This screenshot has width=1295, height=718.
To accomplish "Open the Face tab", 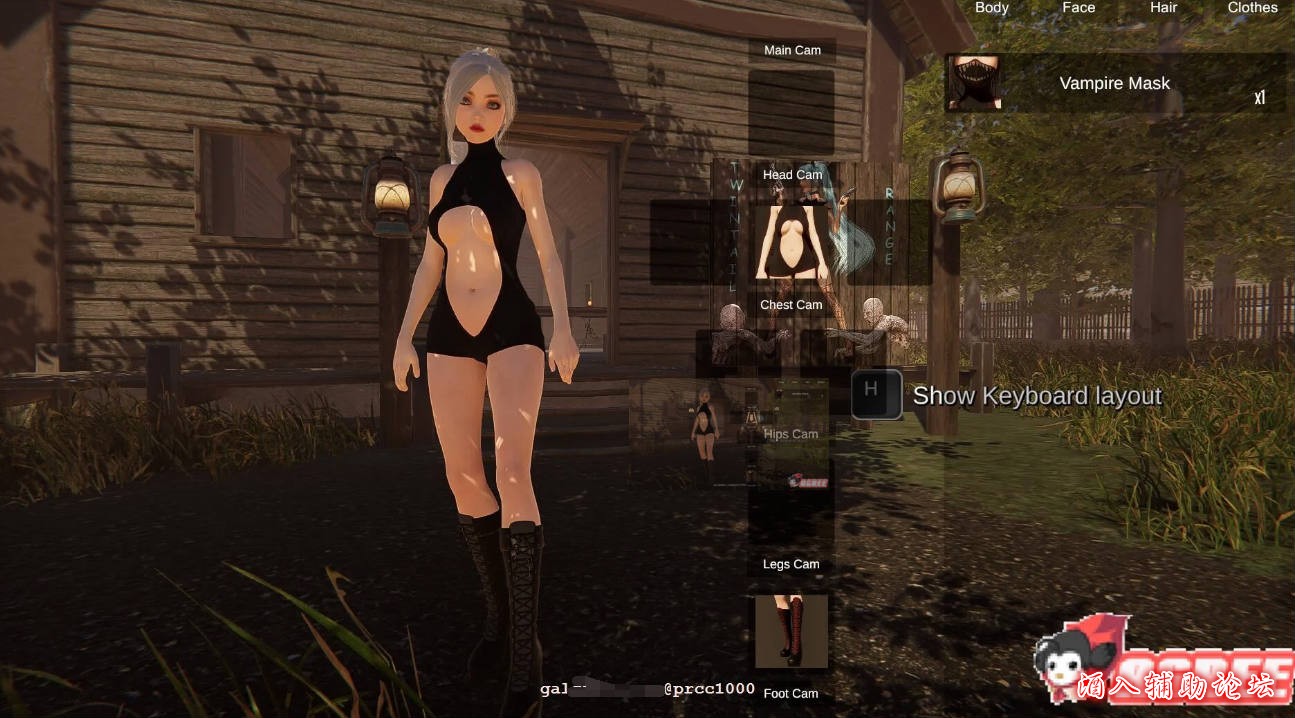I will 1078,8.
